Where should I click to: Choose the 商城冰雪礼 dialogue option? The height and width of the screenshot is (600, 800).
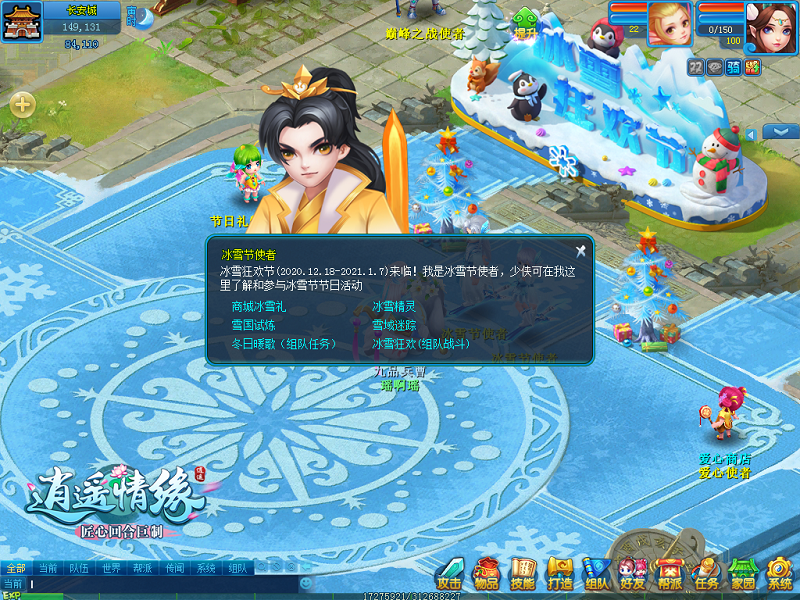(258, 307)
